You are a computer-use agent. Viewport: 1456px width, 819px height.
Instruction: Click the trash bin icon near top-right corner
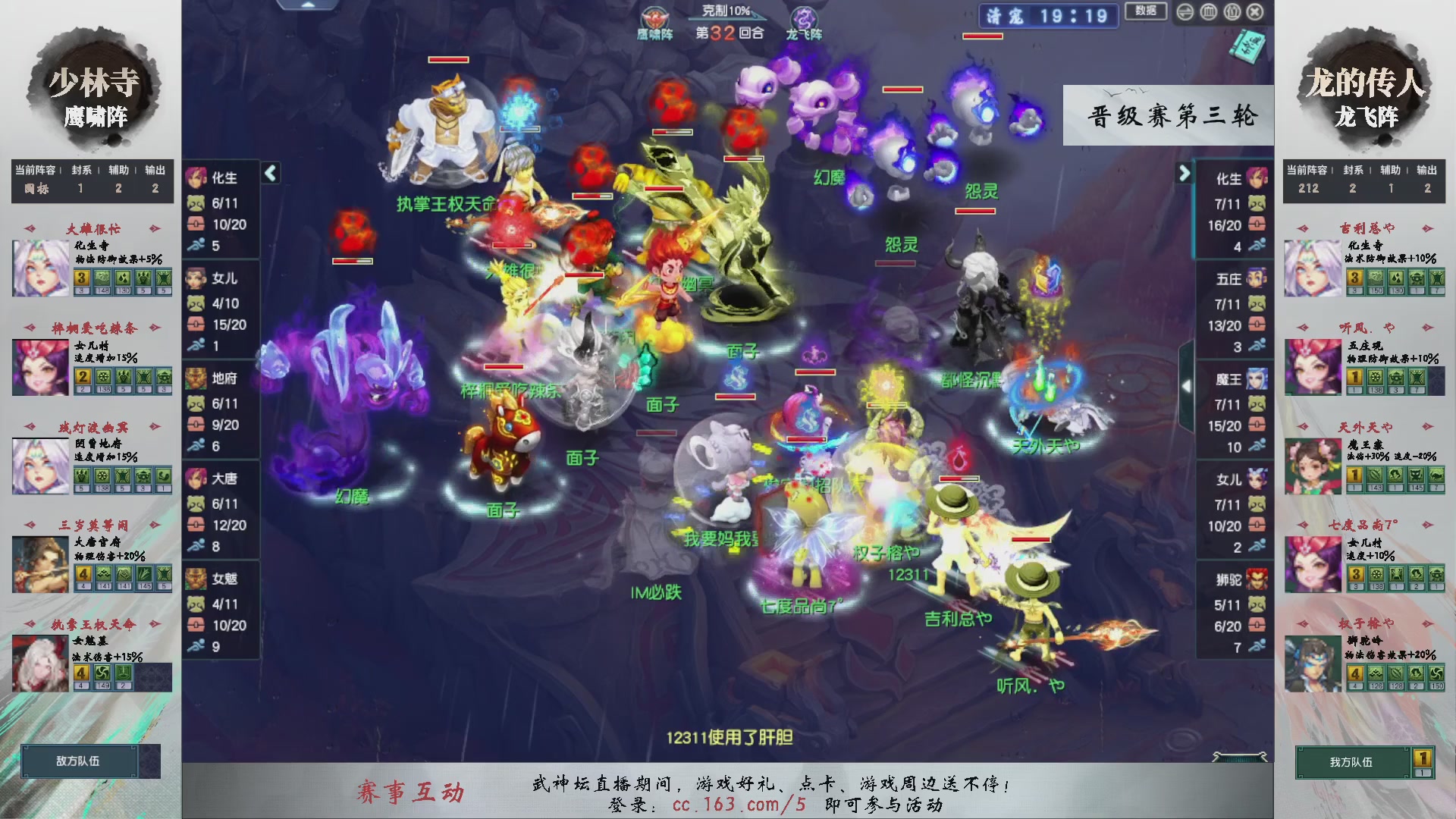click(1208, 11)
